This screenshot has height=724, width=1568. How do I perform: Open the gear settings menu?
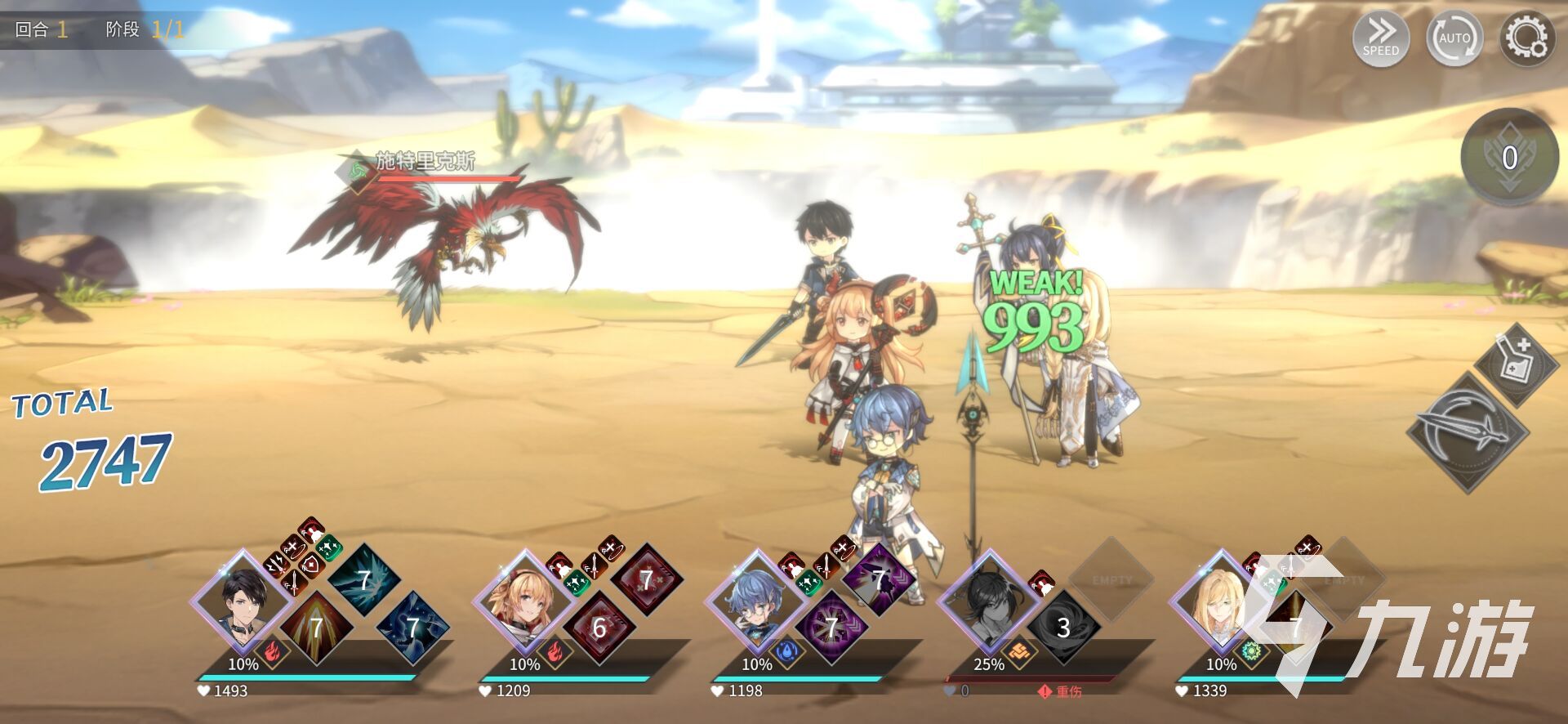(x=1526, y=38)
